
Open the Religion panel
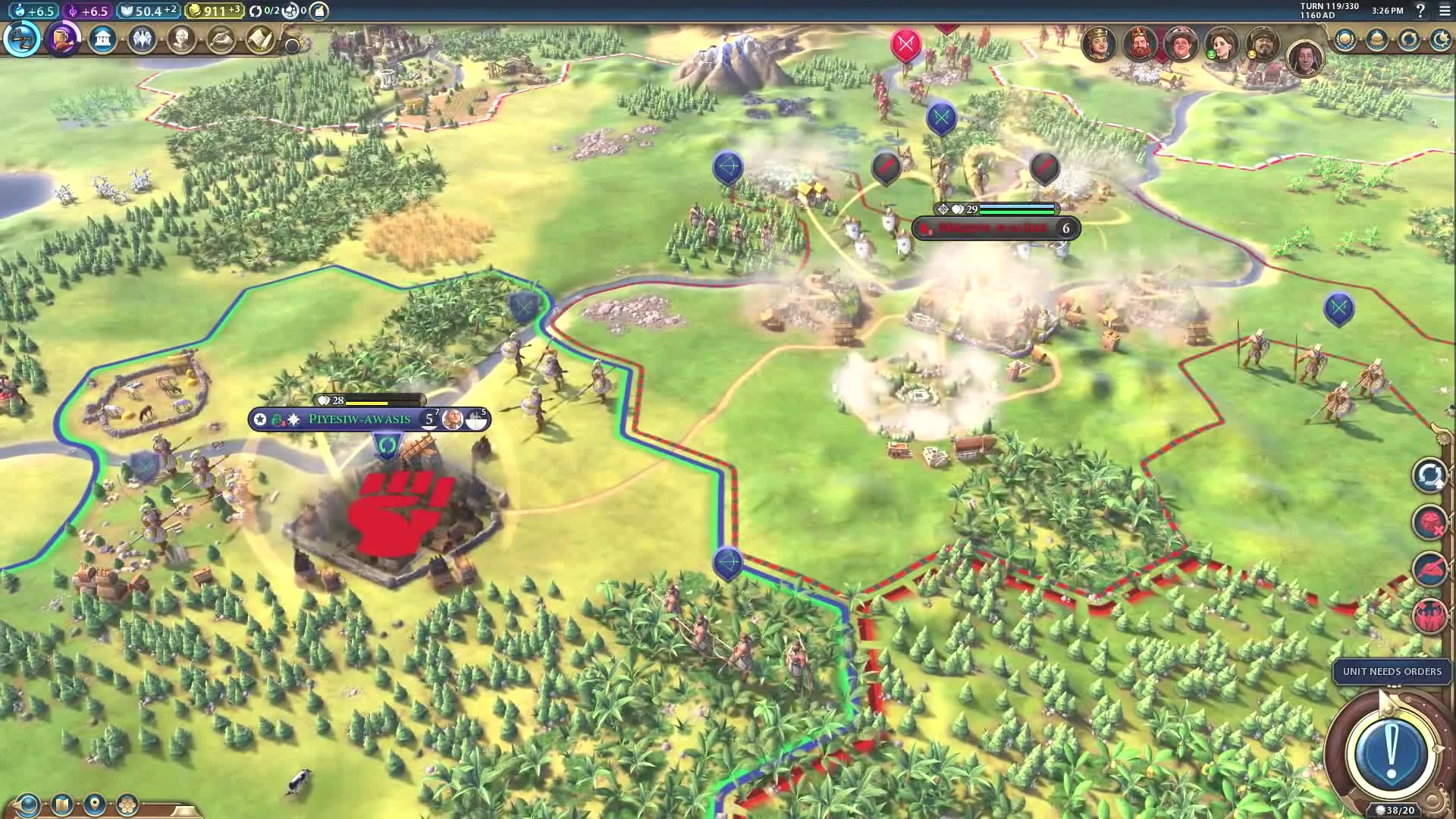point(144,40)
